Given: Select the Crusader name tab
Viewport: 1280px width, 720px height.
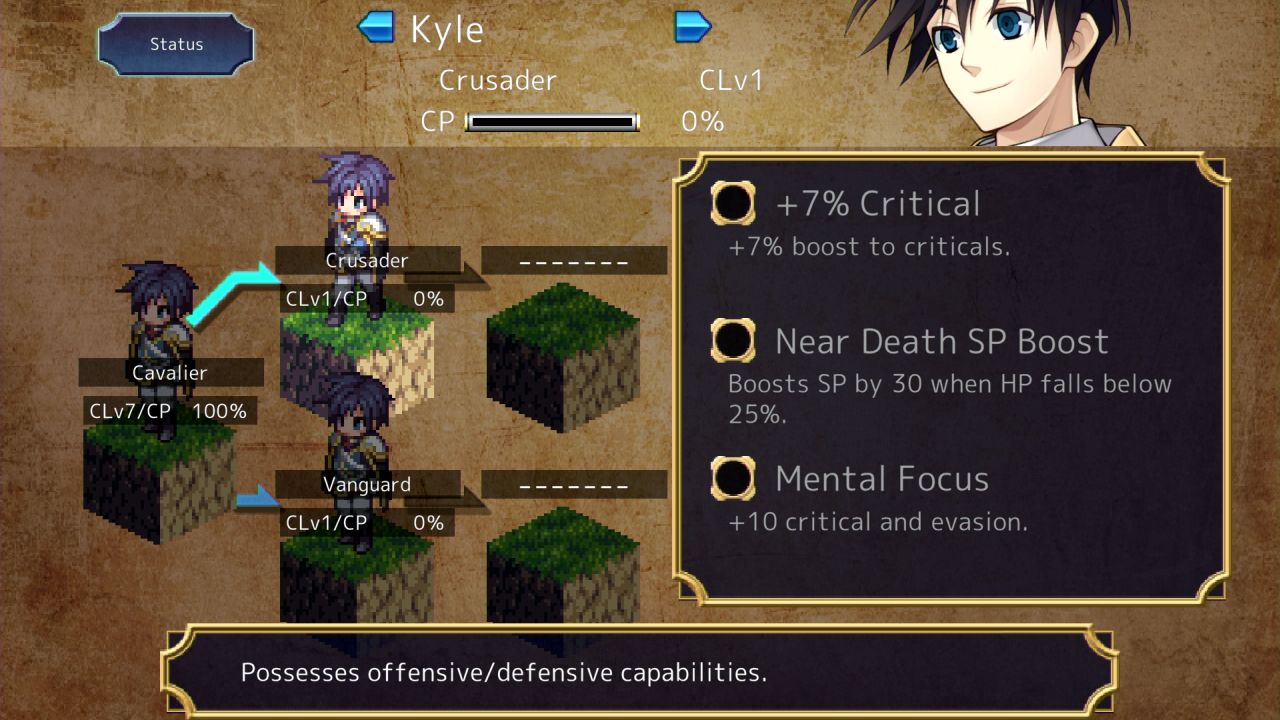Looking at the screenshot, I should coord(366,260).
